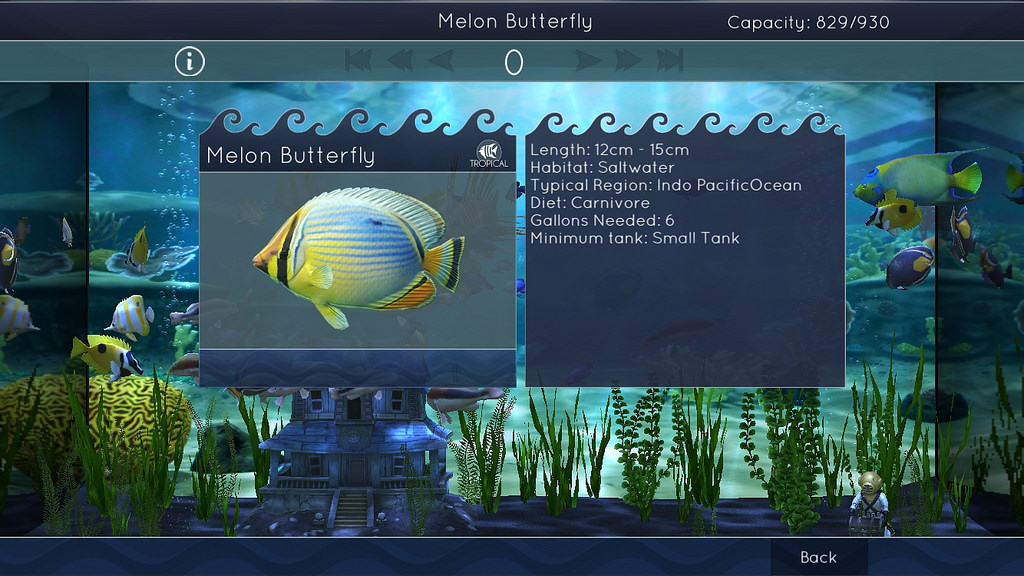1024x576 pixels.
Task: Click the info circle icon
Action: tap(189, 62)
